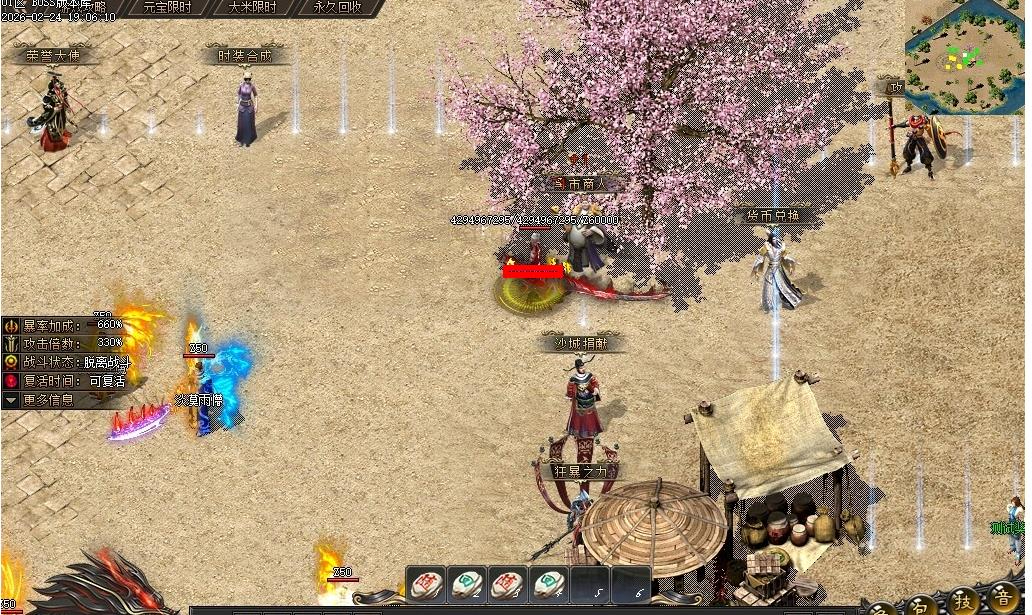This screenshot has width=1032, height=615.
Task: Open the 元宝限时 tab
Action: pos(167,7)
